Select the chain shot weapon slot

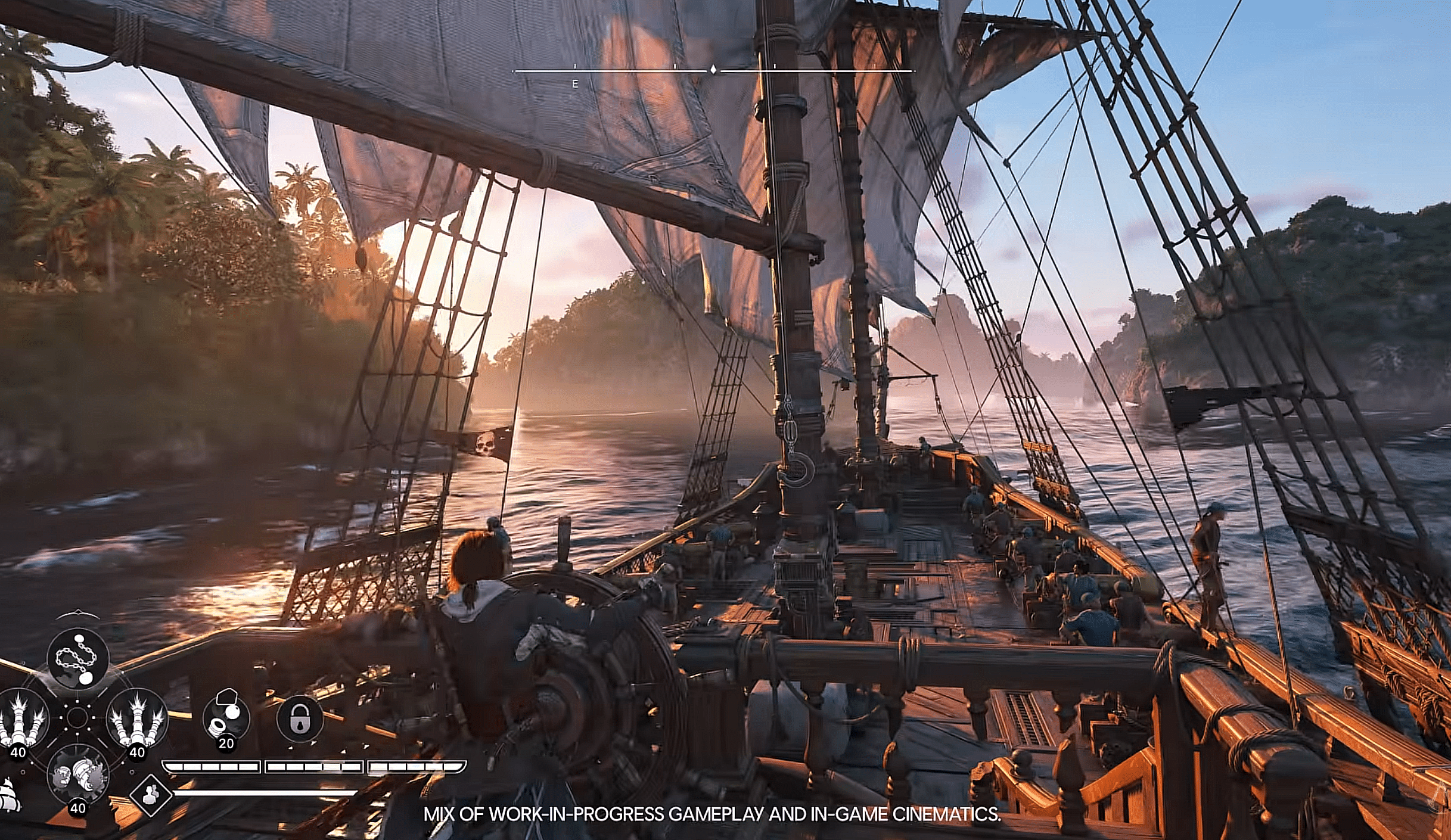78,659
